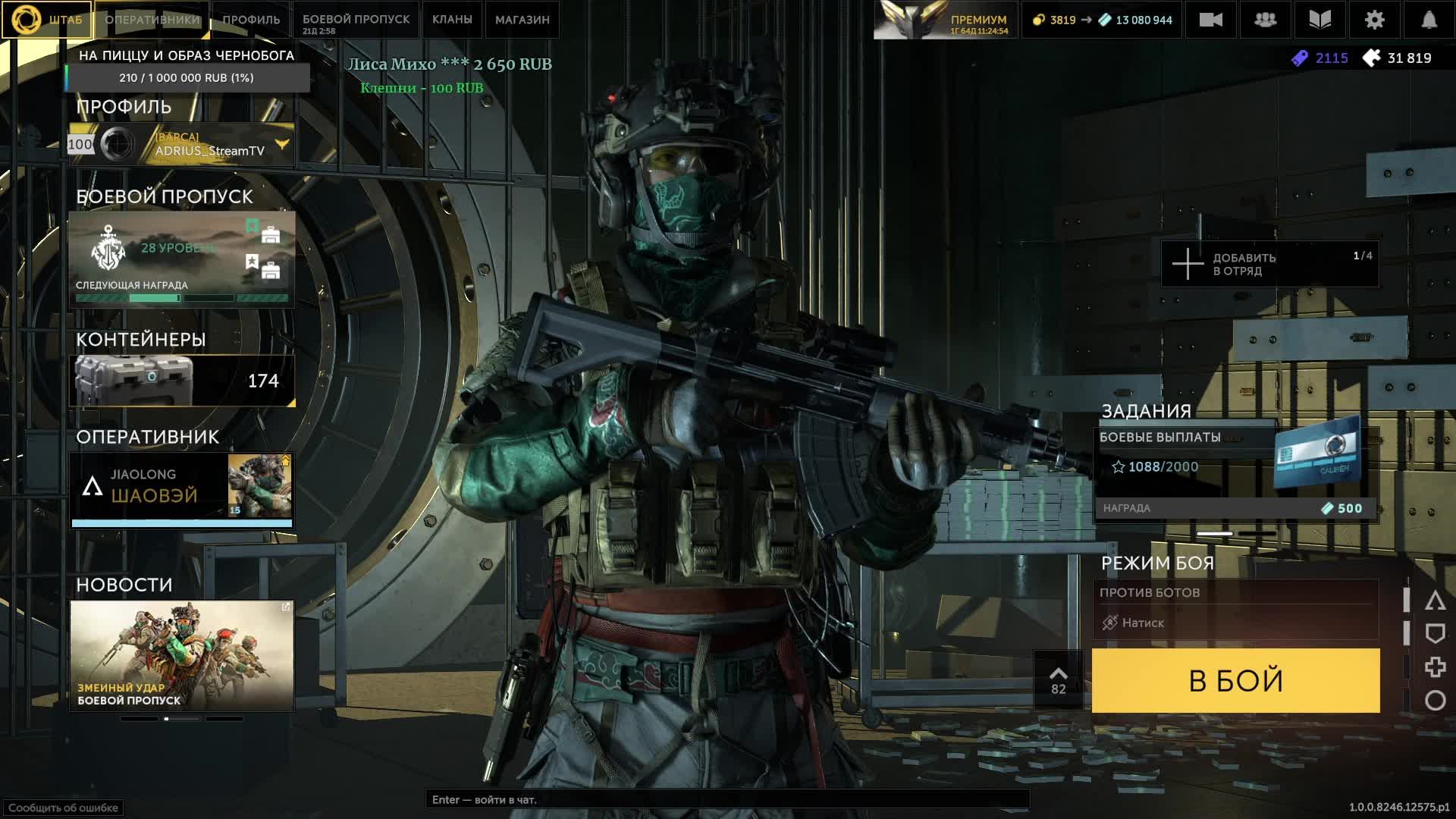Add a player with Добавить в отряд
This screenshot has width=1456, height=819.
coord(1269,264)
